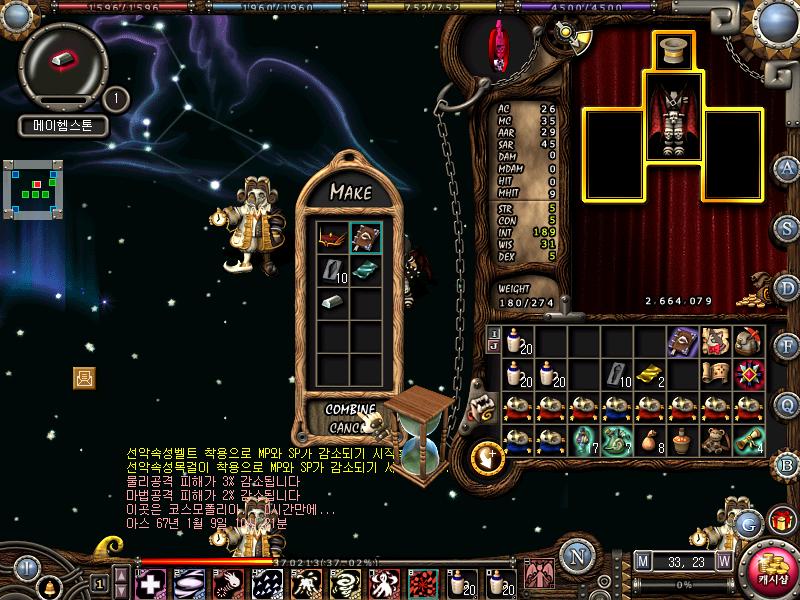Click the top hat equipment slot
800x600 pixels.
(674, 50)
